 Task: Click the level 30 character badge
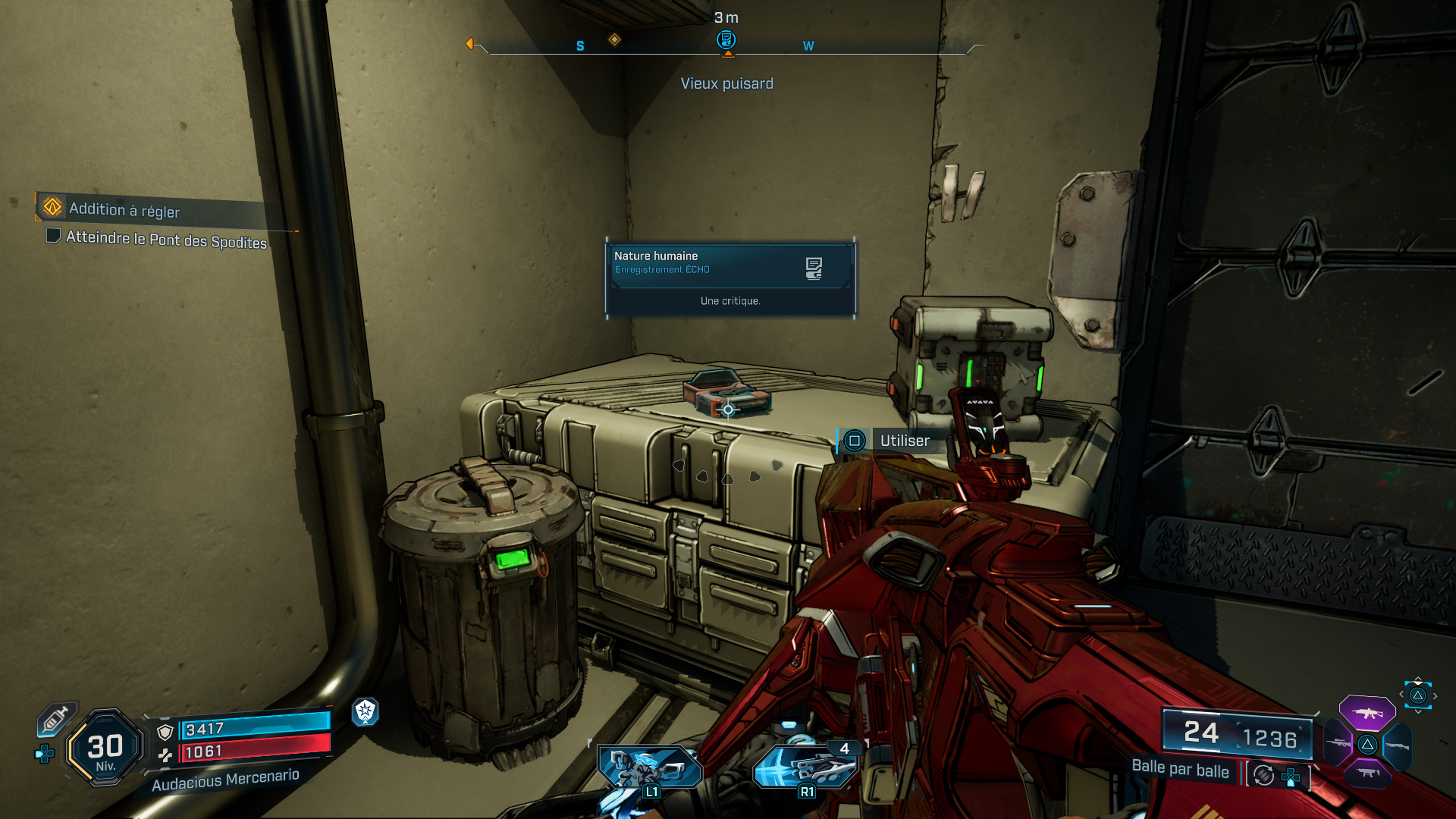click(x=105, y=748)
